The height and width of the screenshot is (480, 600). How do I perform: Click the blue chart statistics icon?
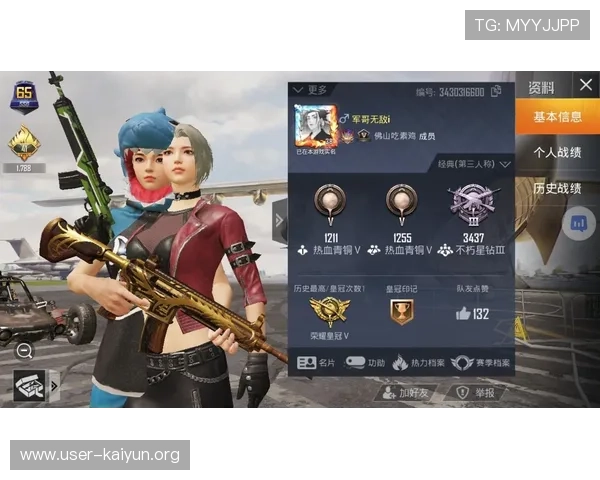click(x=577, y=223)
